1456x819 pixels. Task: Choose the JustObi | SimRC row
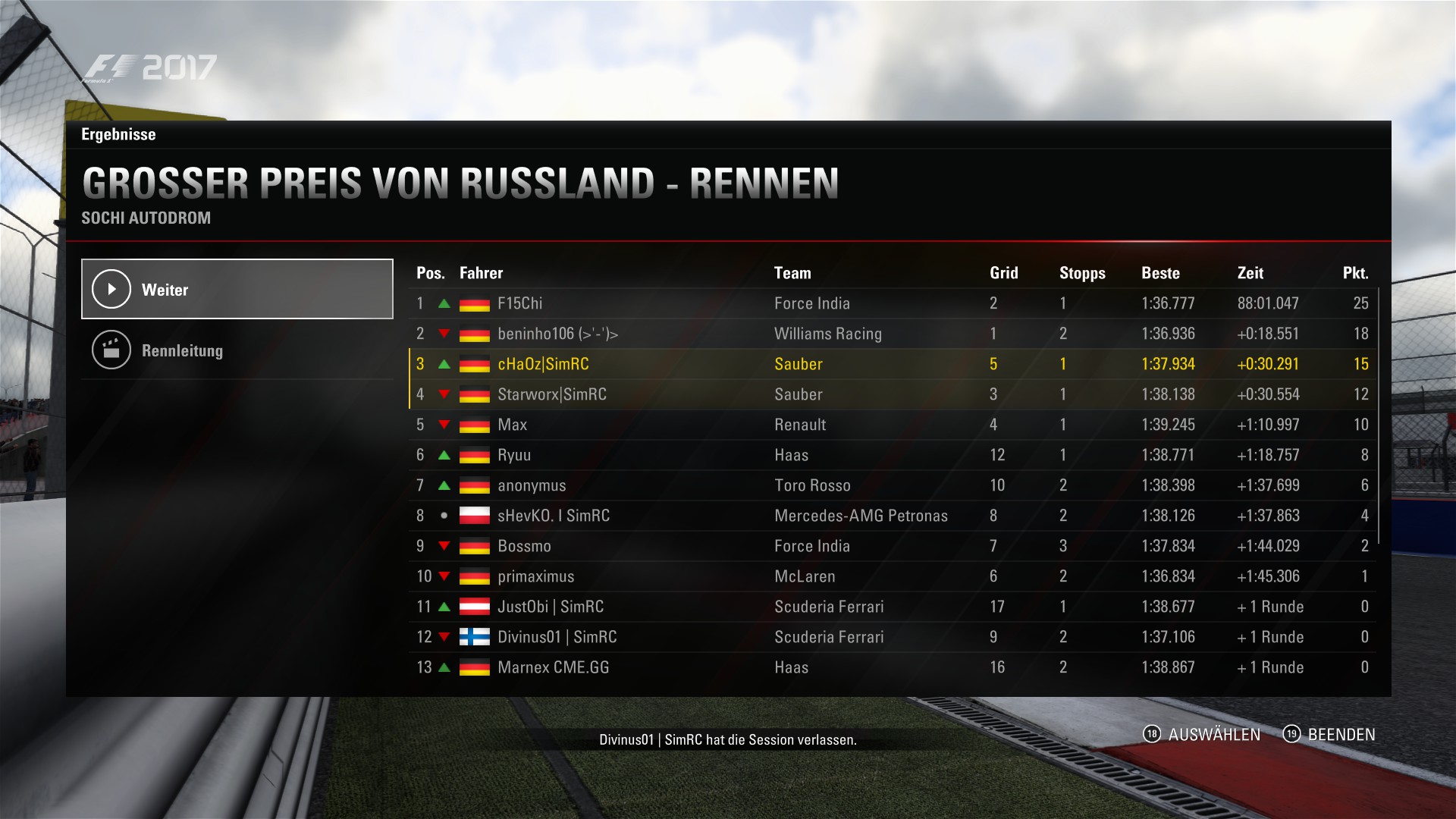click(x=892, y=607)
